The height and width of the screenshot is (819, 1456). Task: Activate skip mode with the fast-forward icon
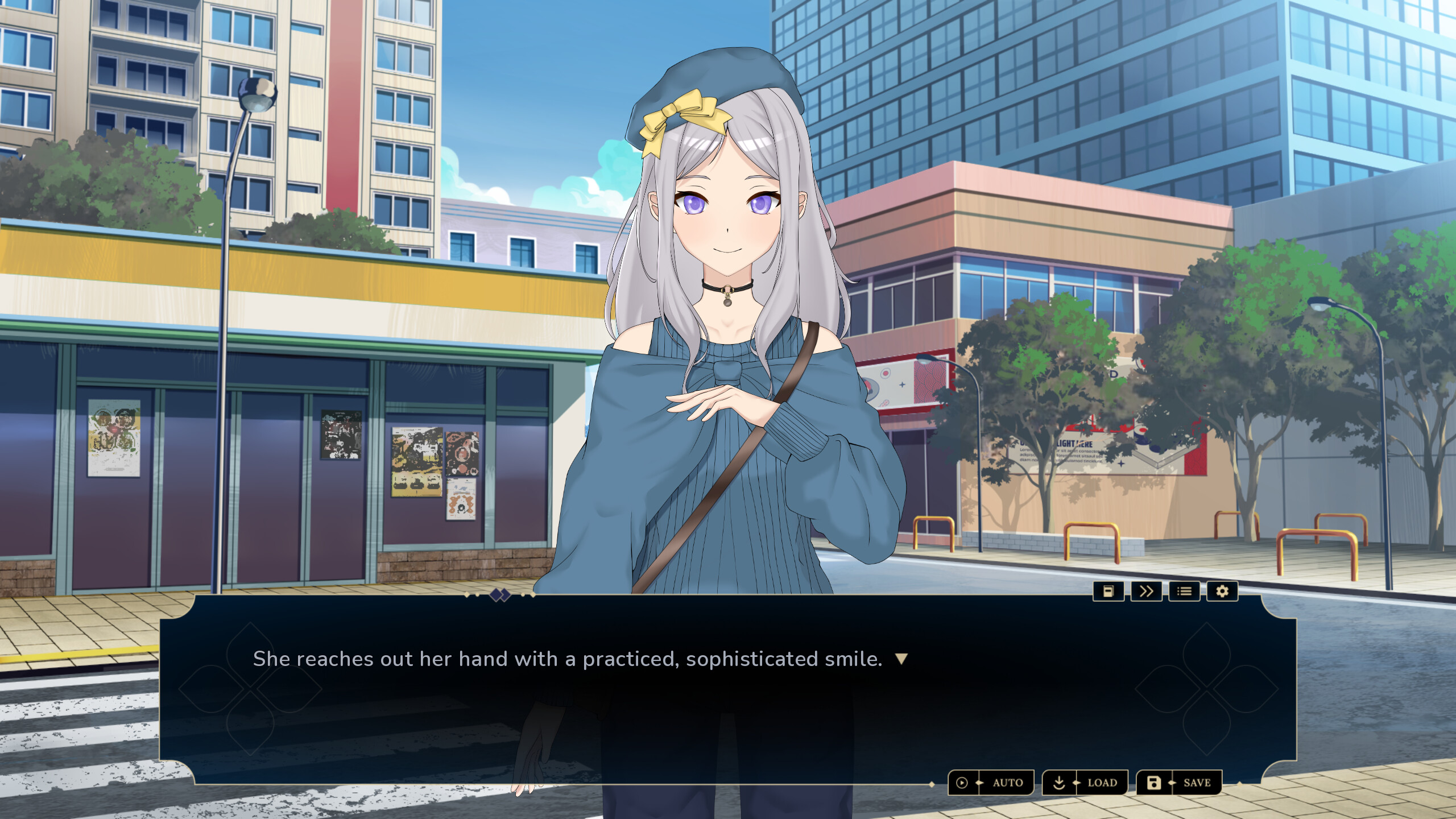click(1147, 591)
